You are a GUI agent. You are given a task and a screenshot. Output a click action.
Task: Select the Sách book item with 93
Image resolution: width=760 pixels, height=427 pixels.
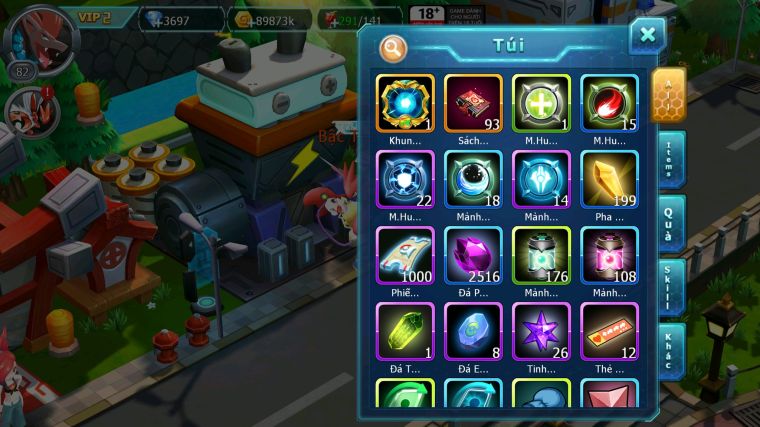pyautogui.click(x=473, y=104)
